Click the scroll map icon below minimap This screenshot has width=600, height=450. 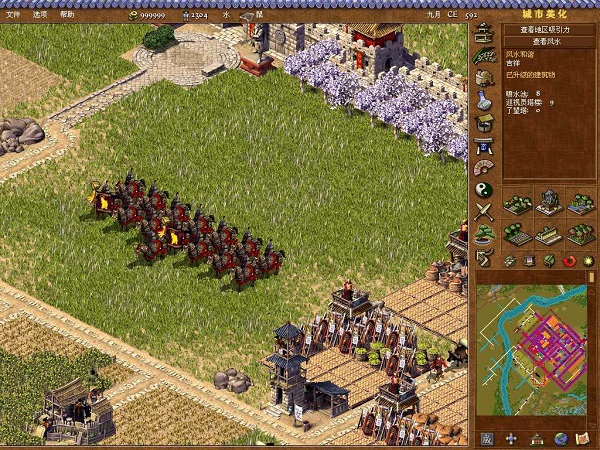point(582,439)
